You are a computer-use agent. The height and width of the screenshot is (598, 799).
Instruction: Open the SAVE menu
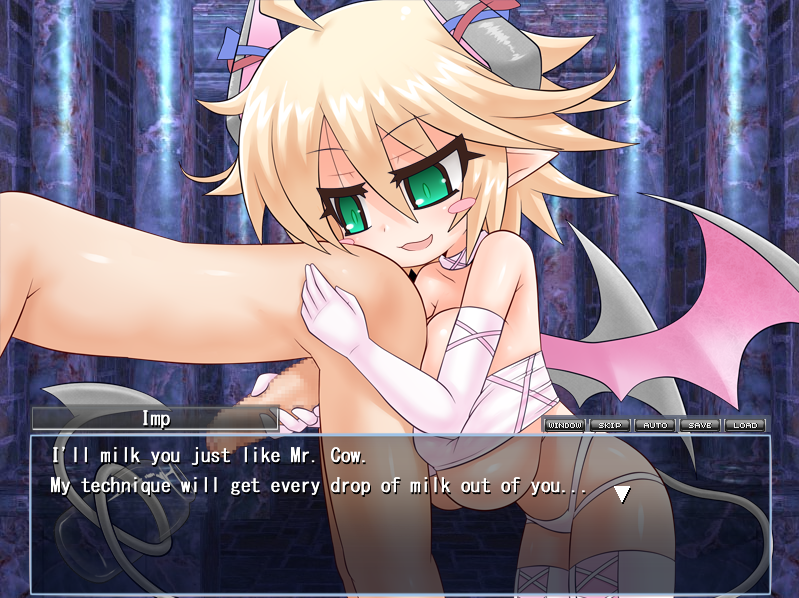(x=700, y=425)
